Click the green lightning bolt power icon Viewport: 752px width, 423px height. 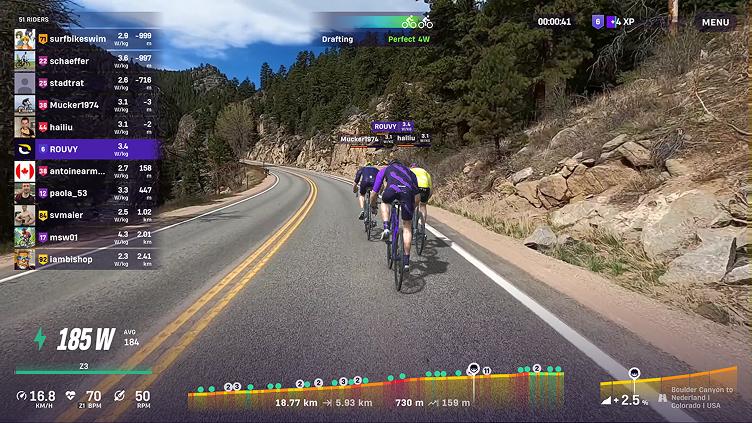pos(40,339)
